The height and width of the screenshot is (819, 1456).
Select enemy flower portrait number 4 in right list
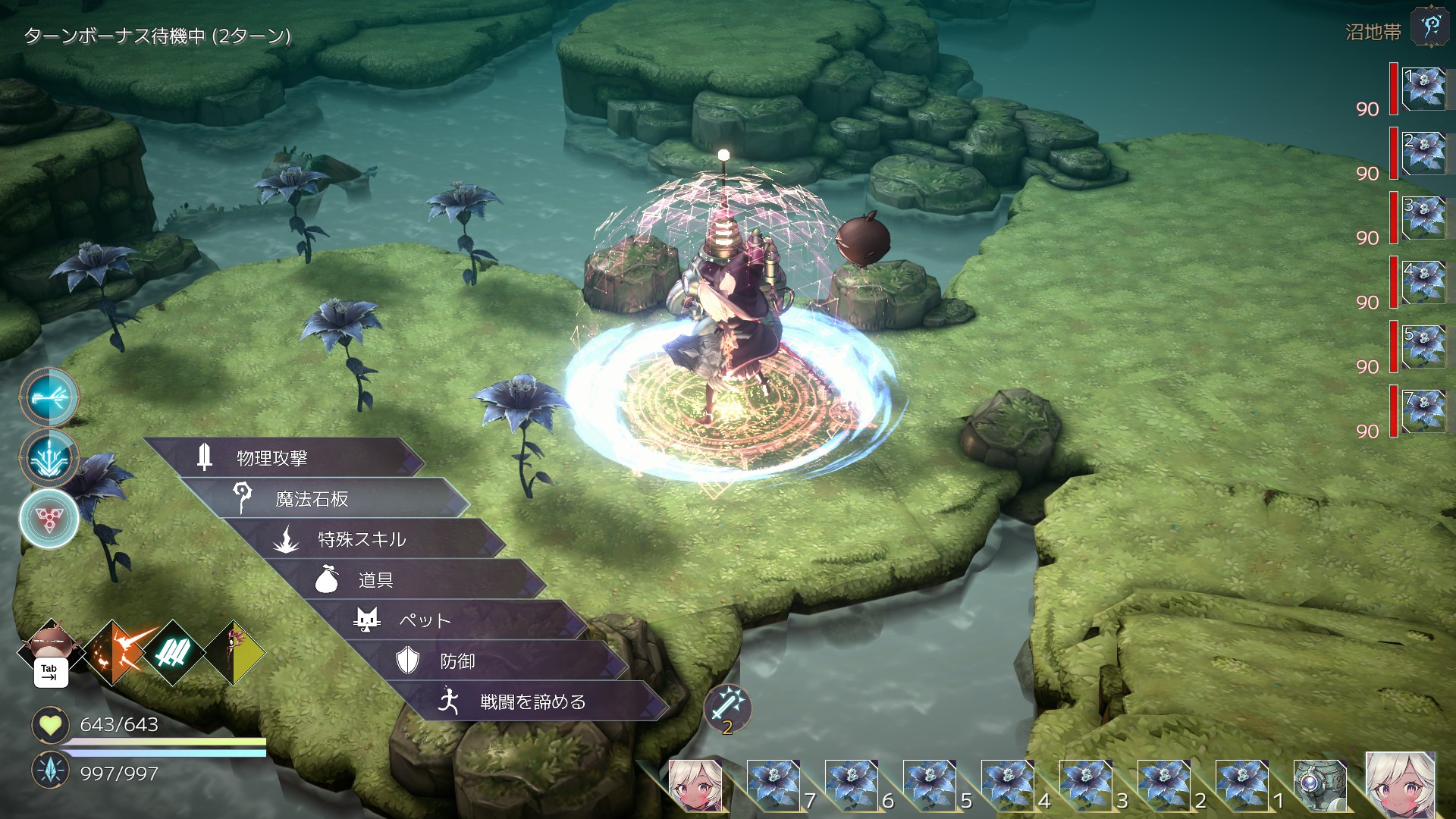1423,282
